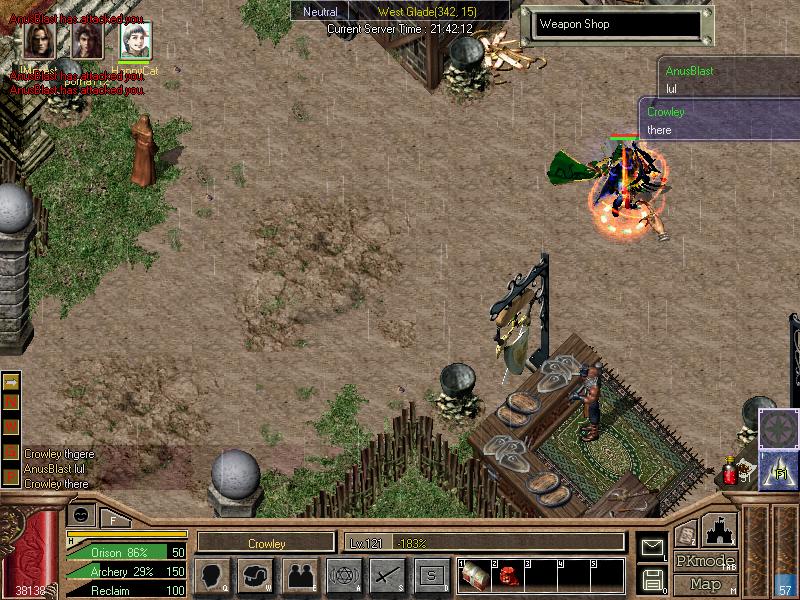Click the S button on the bottom bar
This screenshot has width=800, height=600.
coord(432,575)
